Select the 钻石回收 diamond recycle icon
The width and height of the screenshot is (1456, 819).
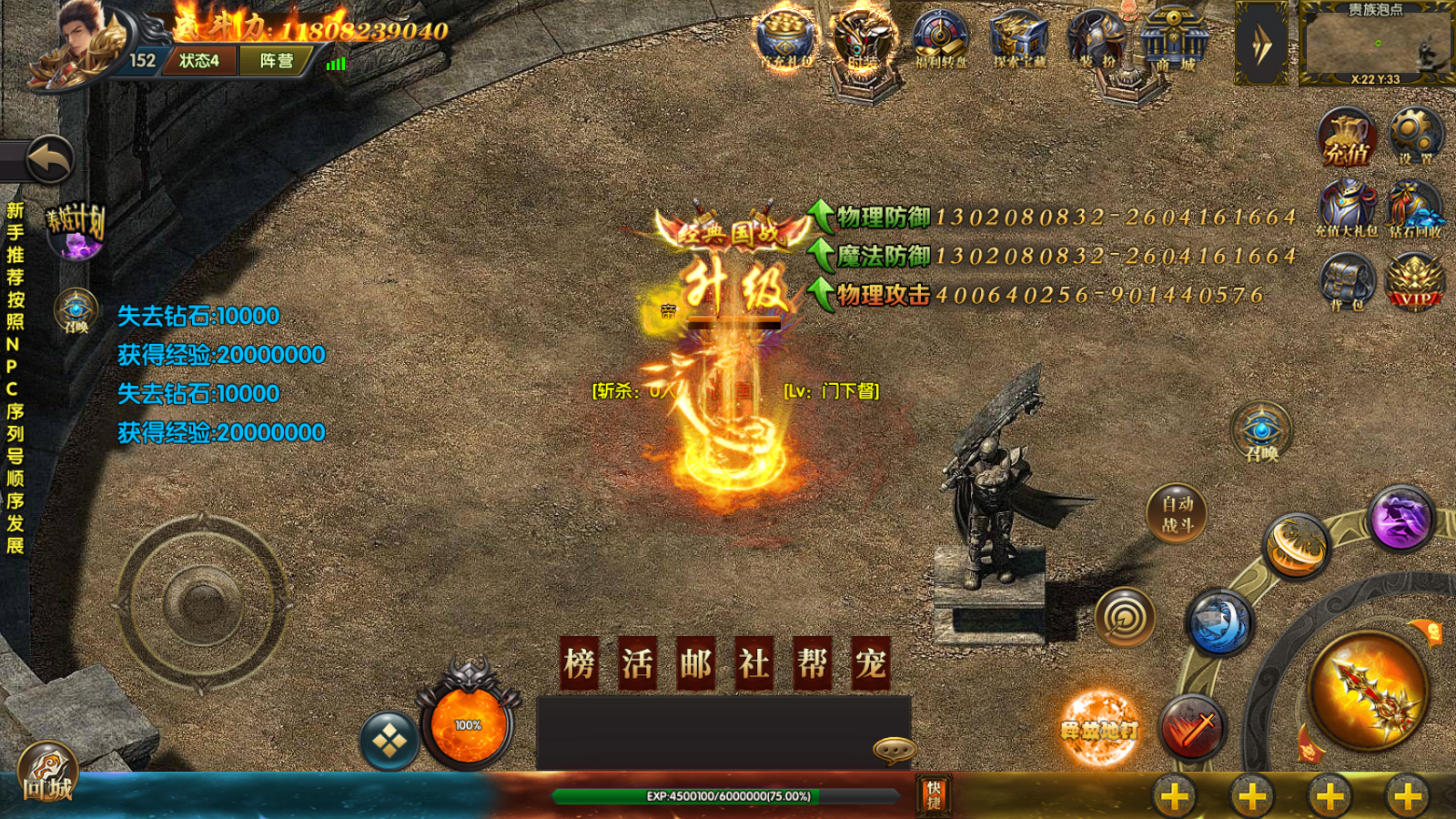tap(1414, 209)
